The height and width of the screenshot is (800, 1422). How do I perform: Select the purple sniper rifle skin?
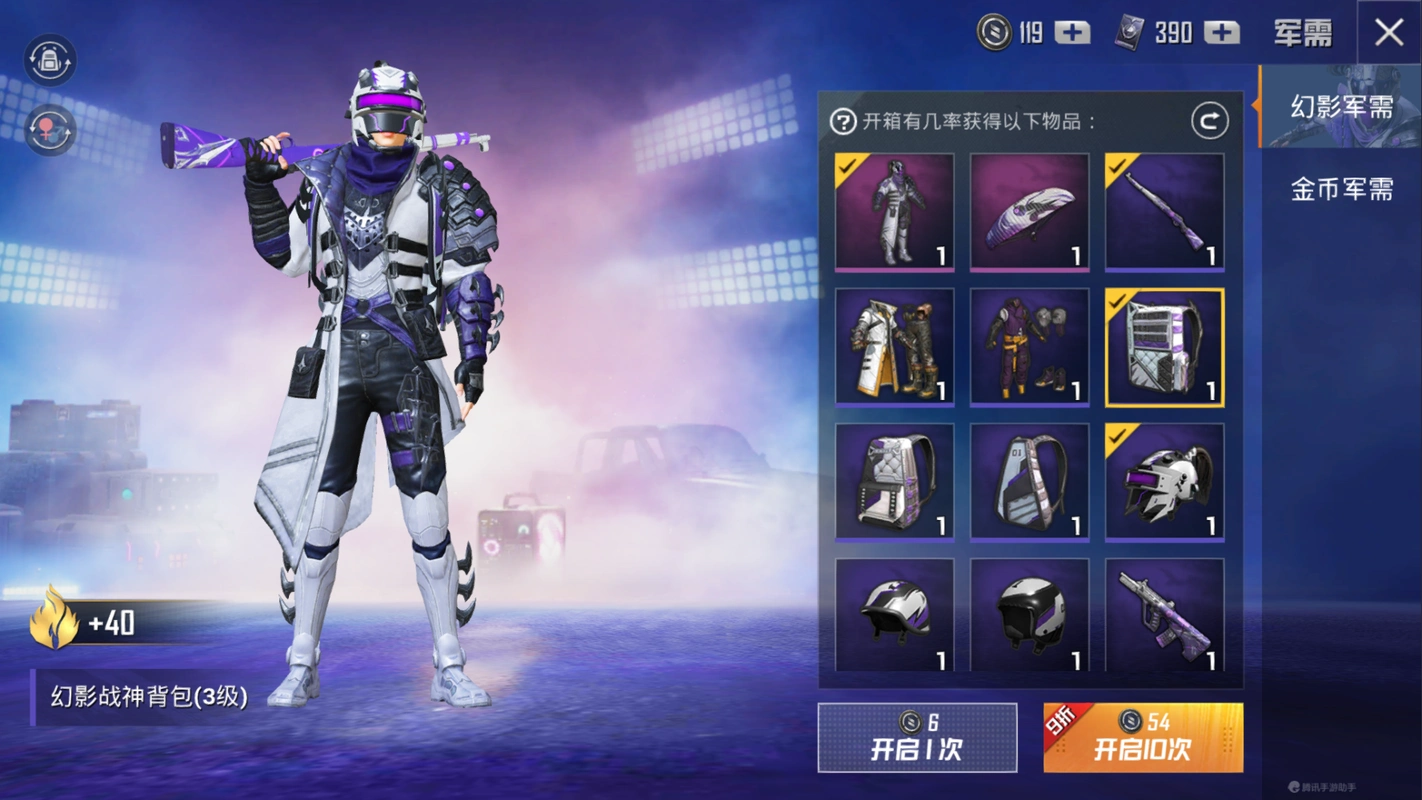(1164, 212)
